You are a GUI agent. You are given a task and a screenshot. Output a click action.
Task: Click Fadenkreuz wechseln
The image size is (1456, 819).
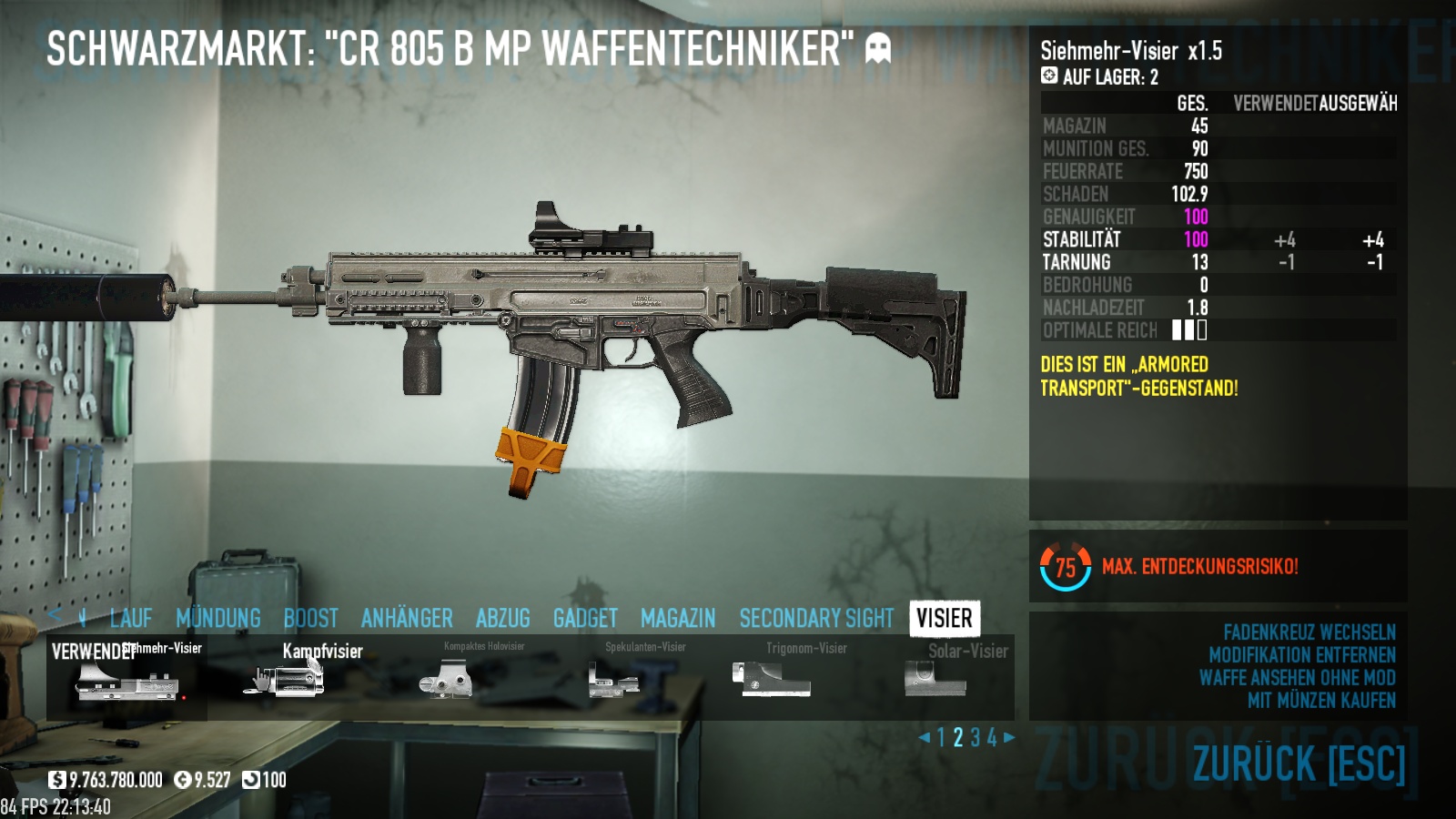pyautogui.click(x=1309, y=632)
